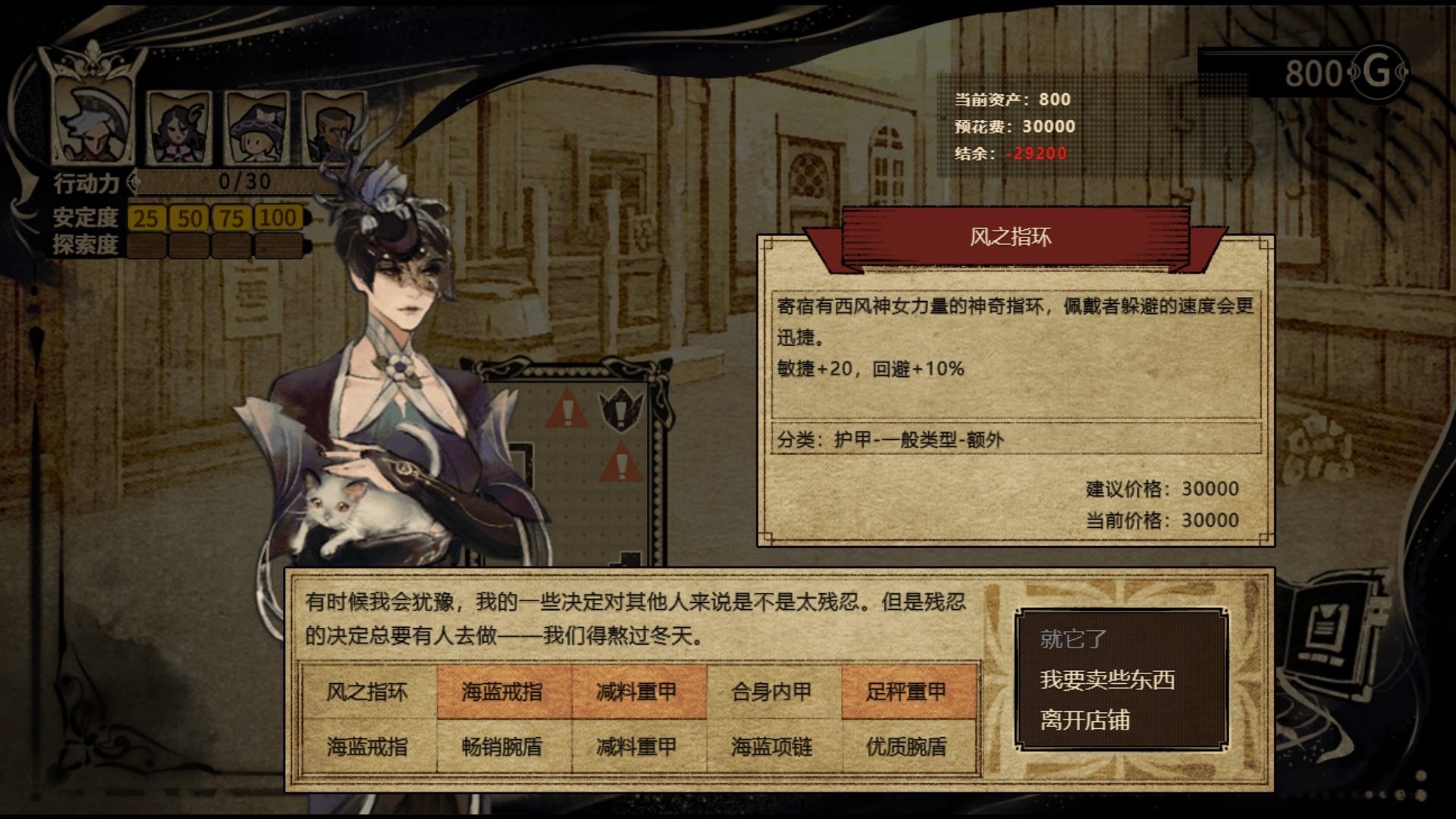
Task: Switch to the 风之指环 item entry
Action: pyautogui.click(x=369, y=692)
